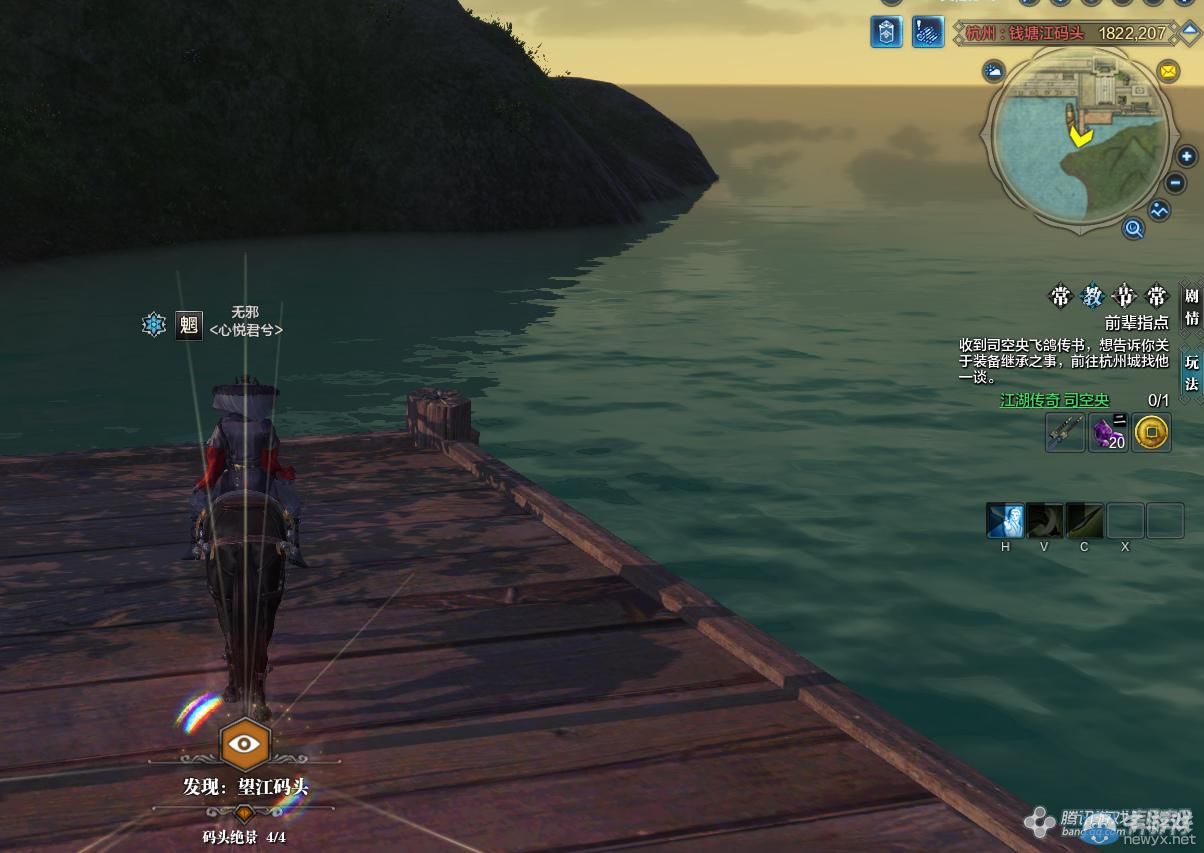The width and height of the screenshot is (1204, 853).
Task: Inspect the gold coin reward icon
Action: (1152, 433)
